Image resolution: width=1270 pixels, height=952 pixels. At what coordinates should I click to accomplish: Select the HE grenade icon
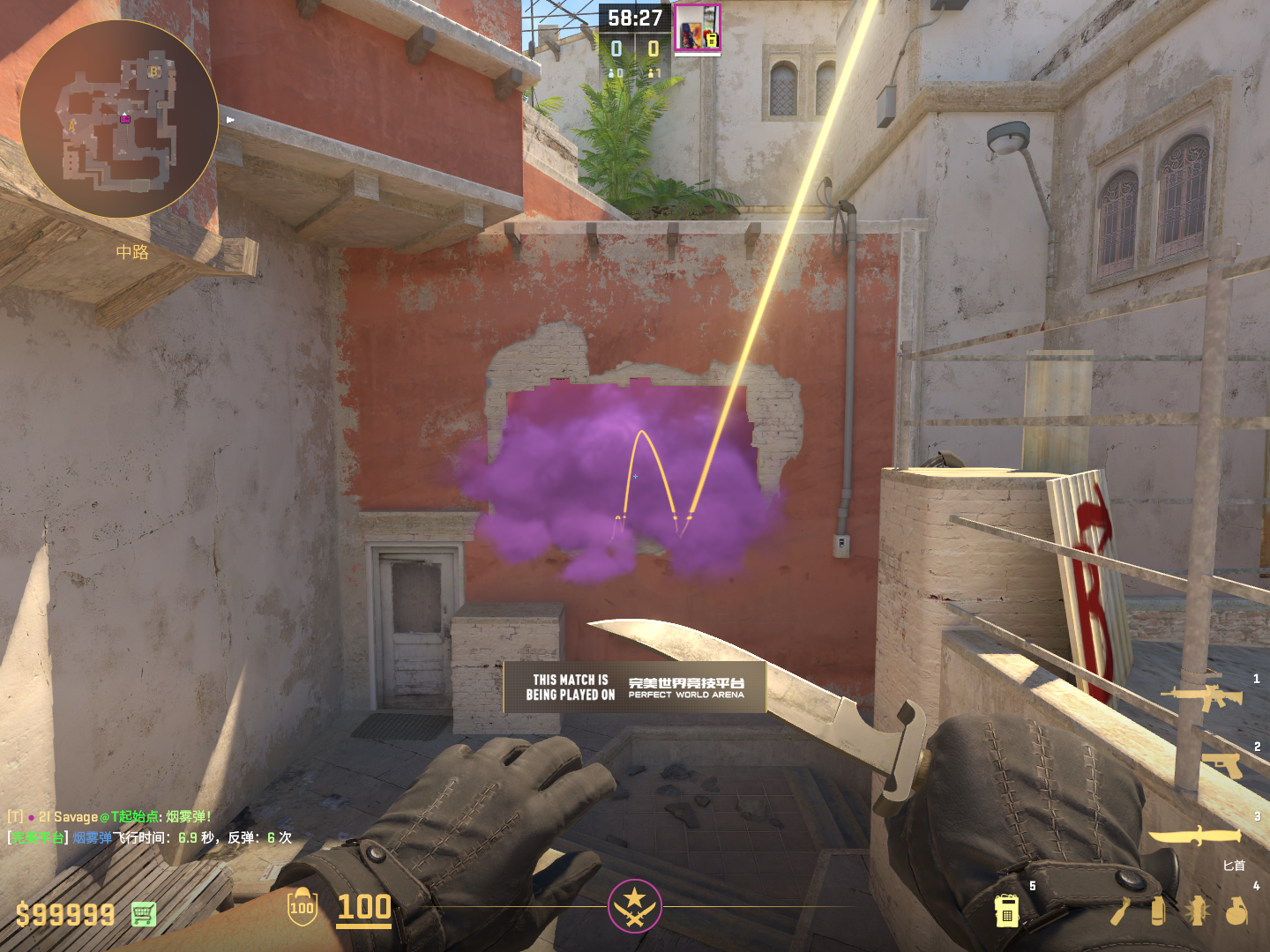coord(1237,911)
